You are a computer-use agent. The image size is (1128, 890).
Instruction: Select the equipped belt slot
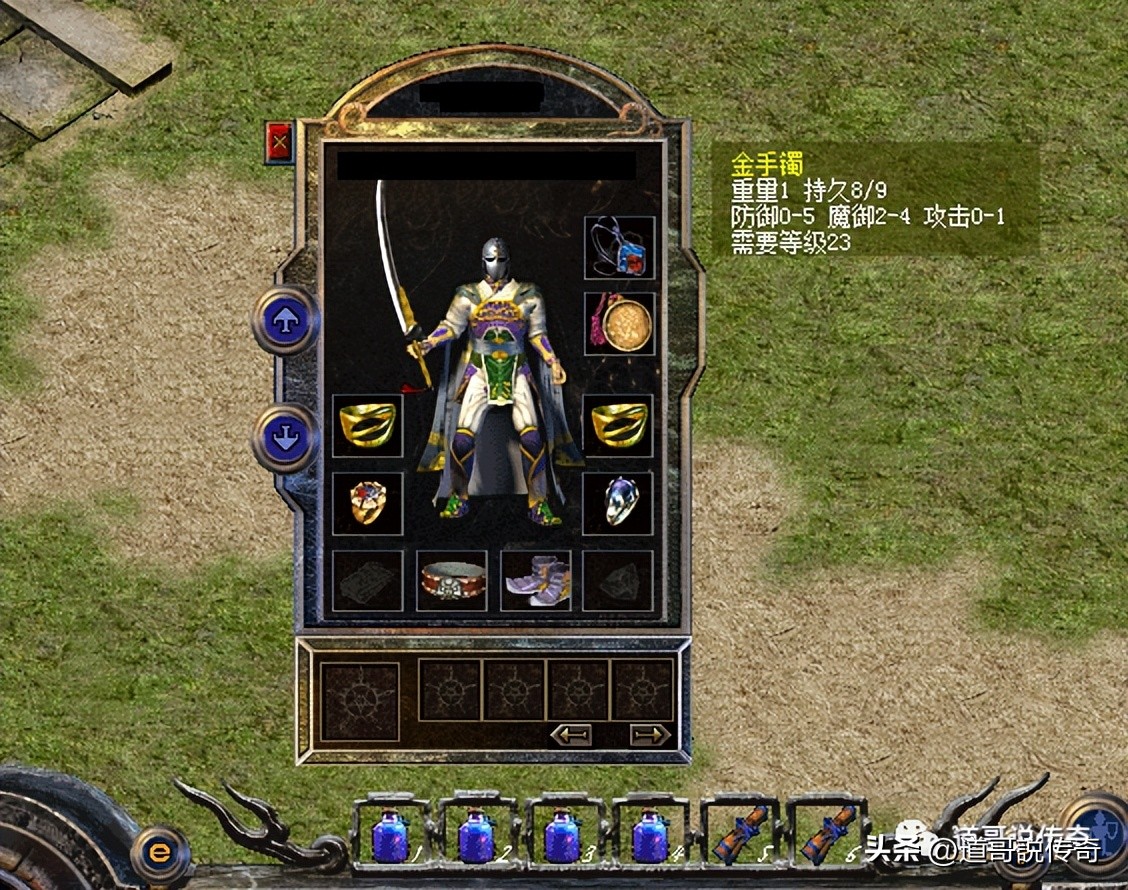[x=452, y=580]
